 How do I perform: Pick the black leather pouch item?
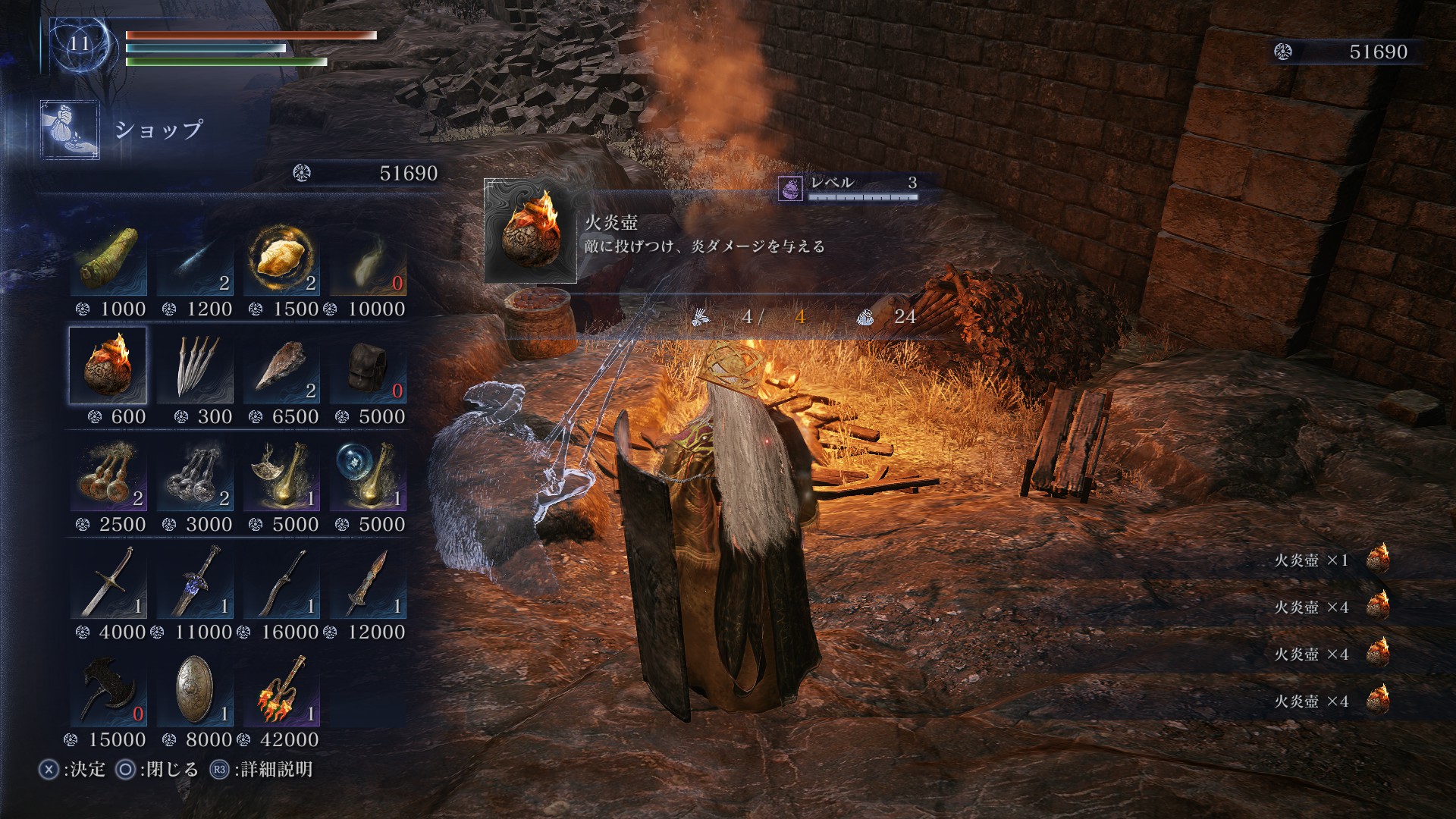[x=367, y=366]
